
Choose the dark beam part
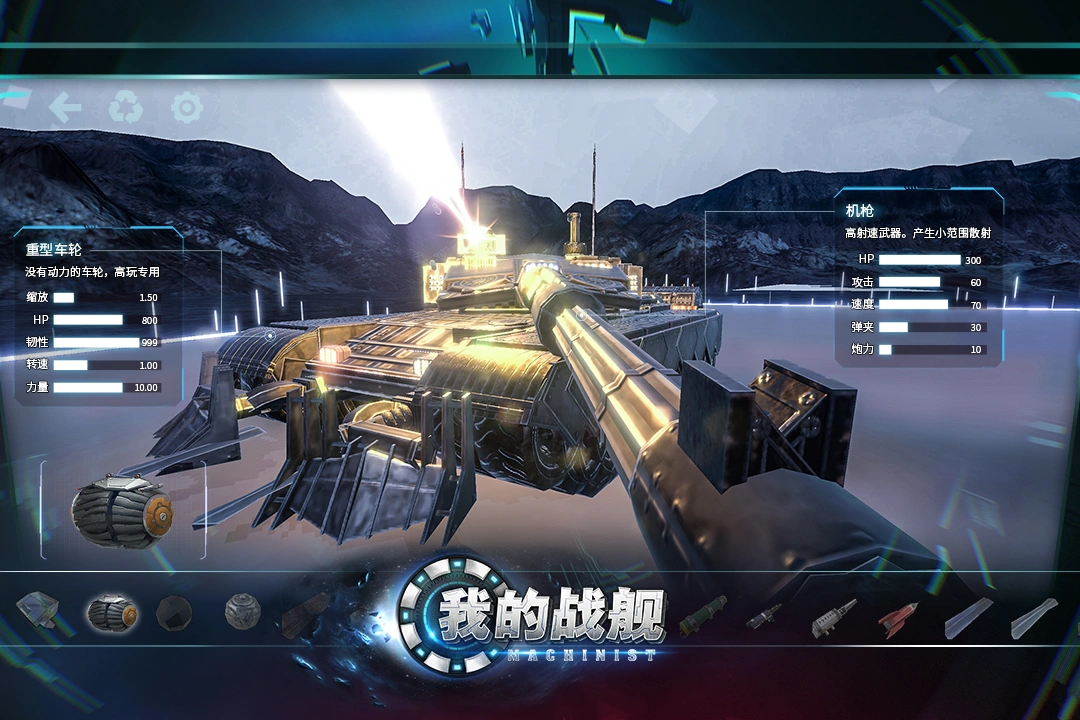pos(305,615)
